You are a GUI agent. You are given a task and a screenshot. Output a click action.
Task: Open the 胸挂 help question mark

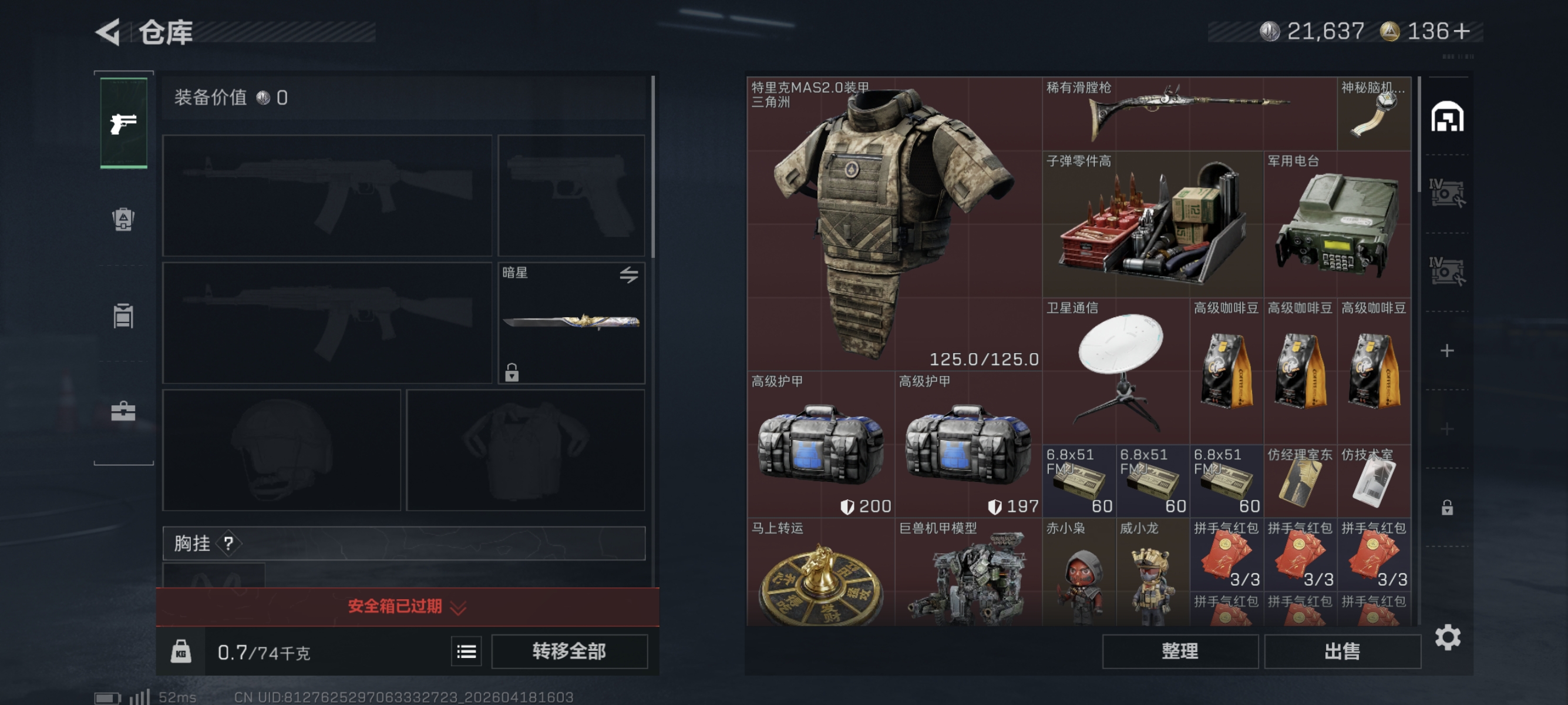click(228, 543)
